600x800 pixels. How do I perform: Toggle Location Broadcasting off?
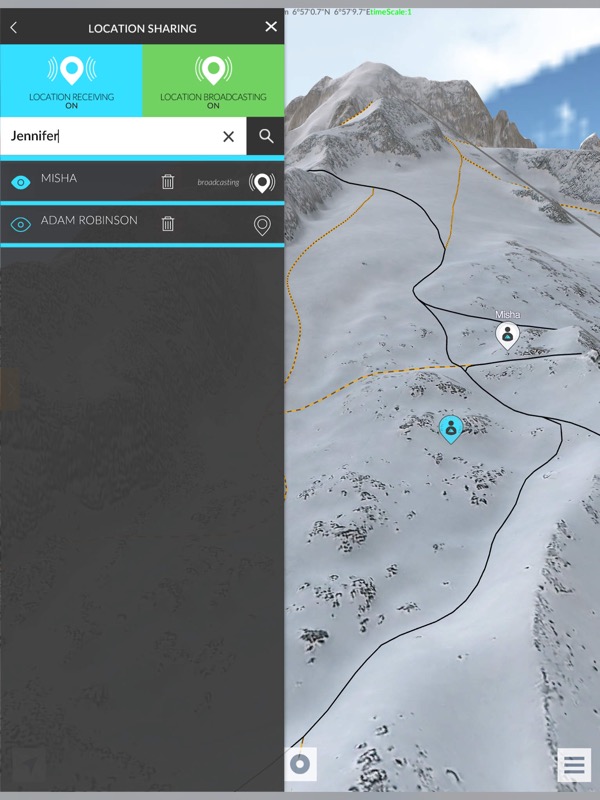coord(213,81)
